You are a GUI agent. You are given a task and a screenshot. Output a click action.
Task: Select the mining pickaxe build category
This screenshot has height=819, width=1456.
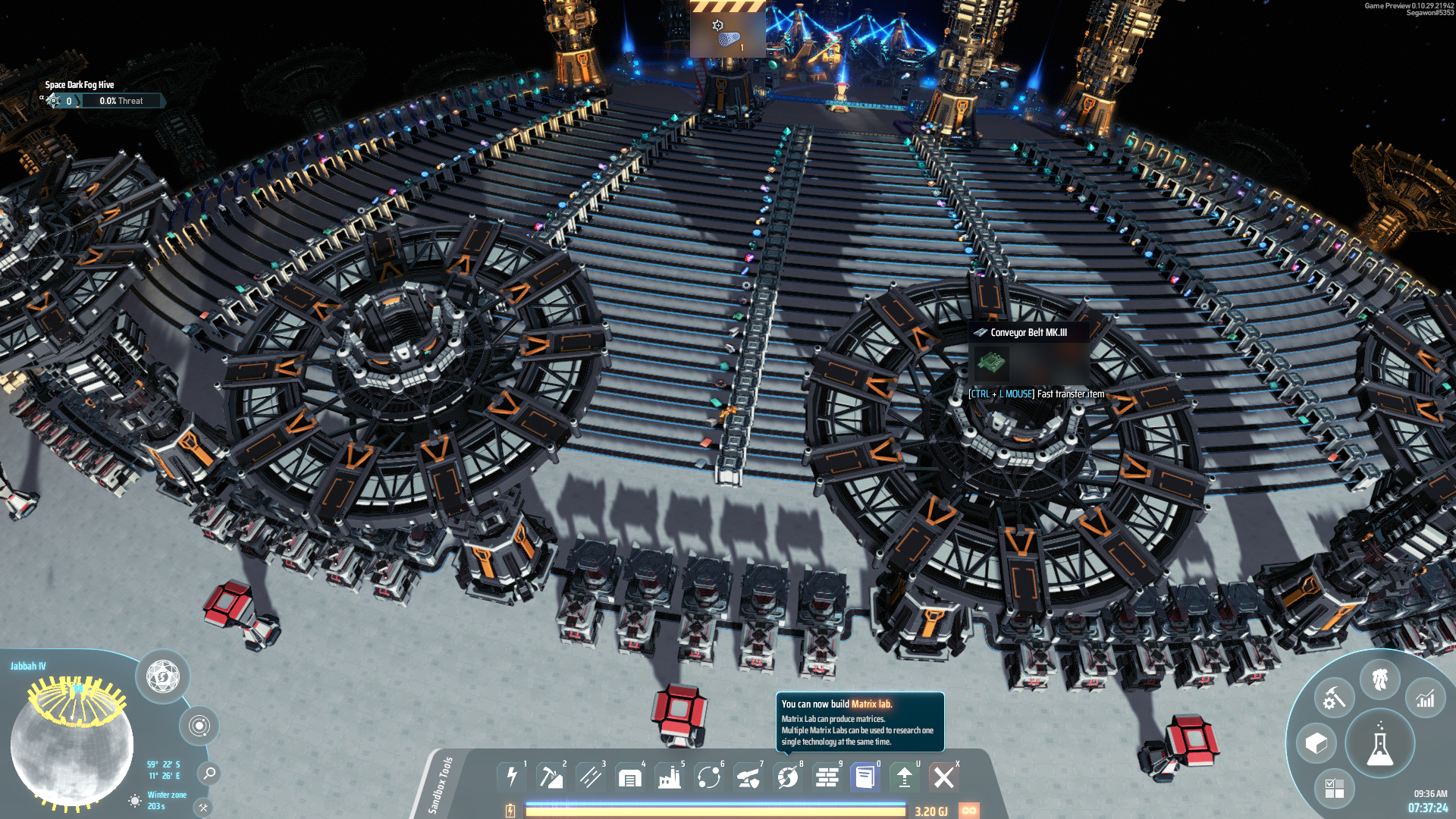(551, 777)
